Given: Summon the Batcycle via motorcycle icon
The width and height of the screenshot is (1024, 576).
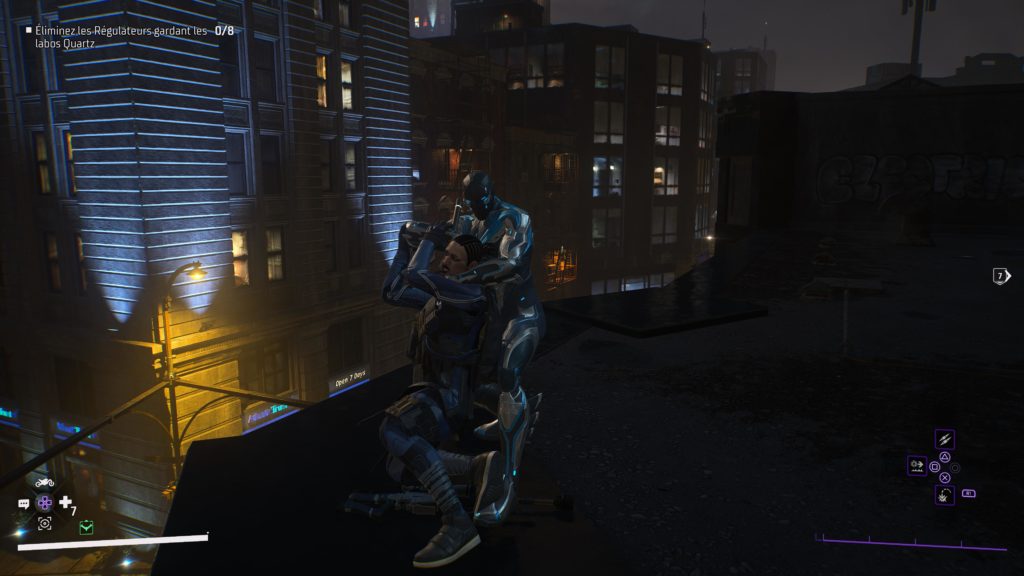Looking at the screenshot, I should point(44,483).
